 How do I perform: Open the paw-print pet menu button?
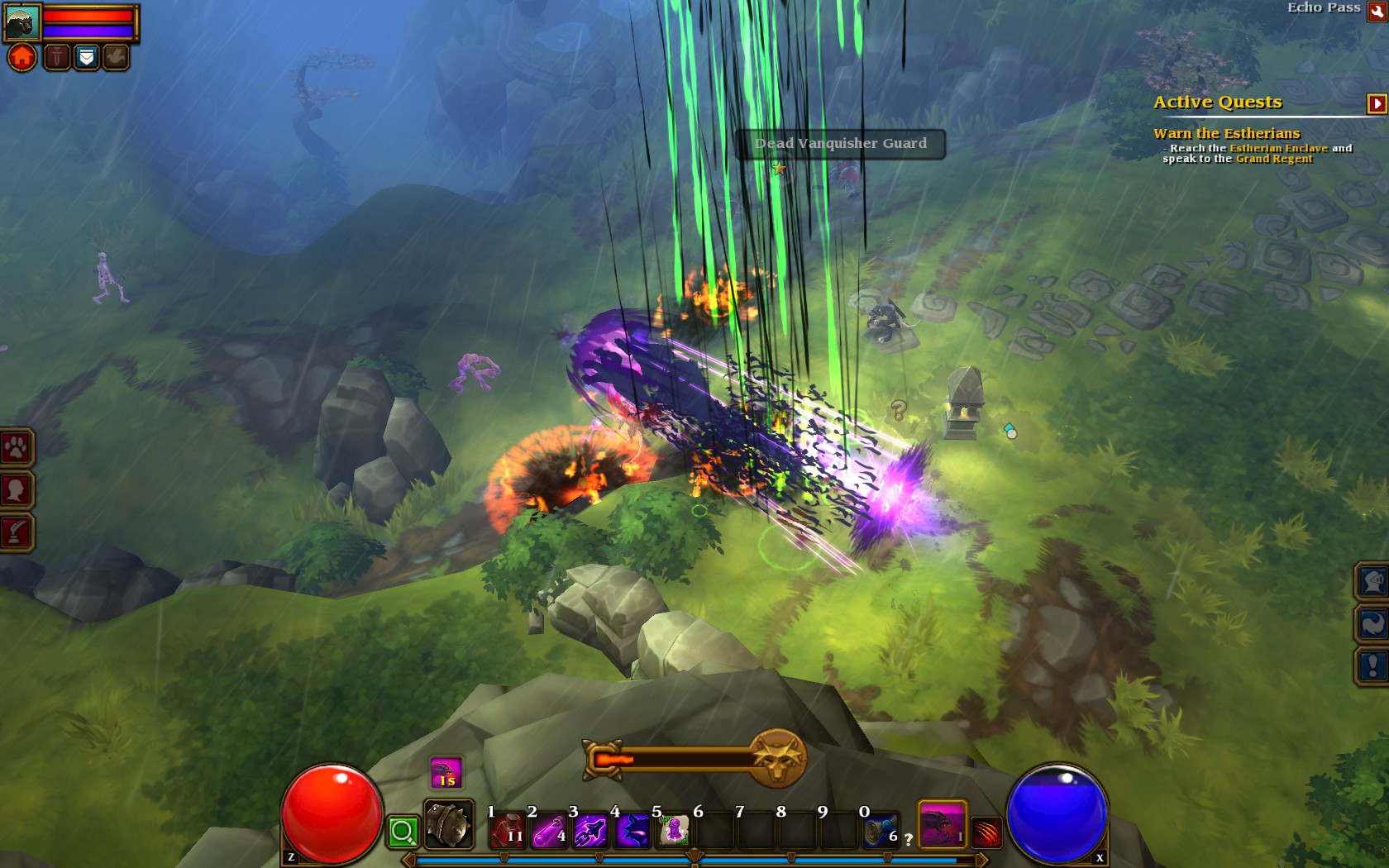click(16, 448)
